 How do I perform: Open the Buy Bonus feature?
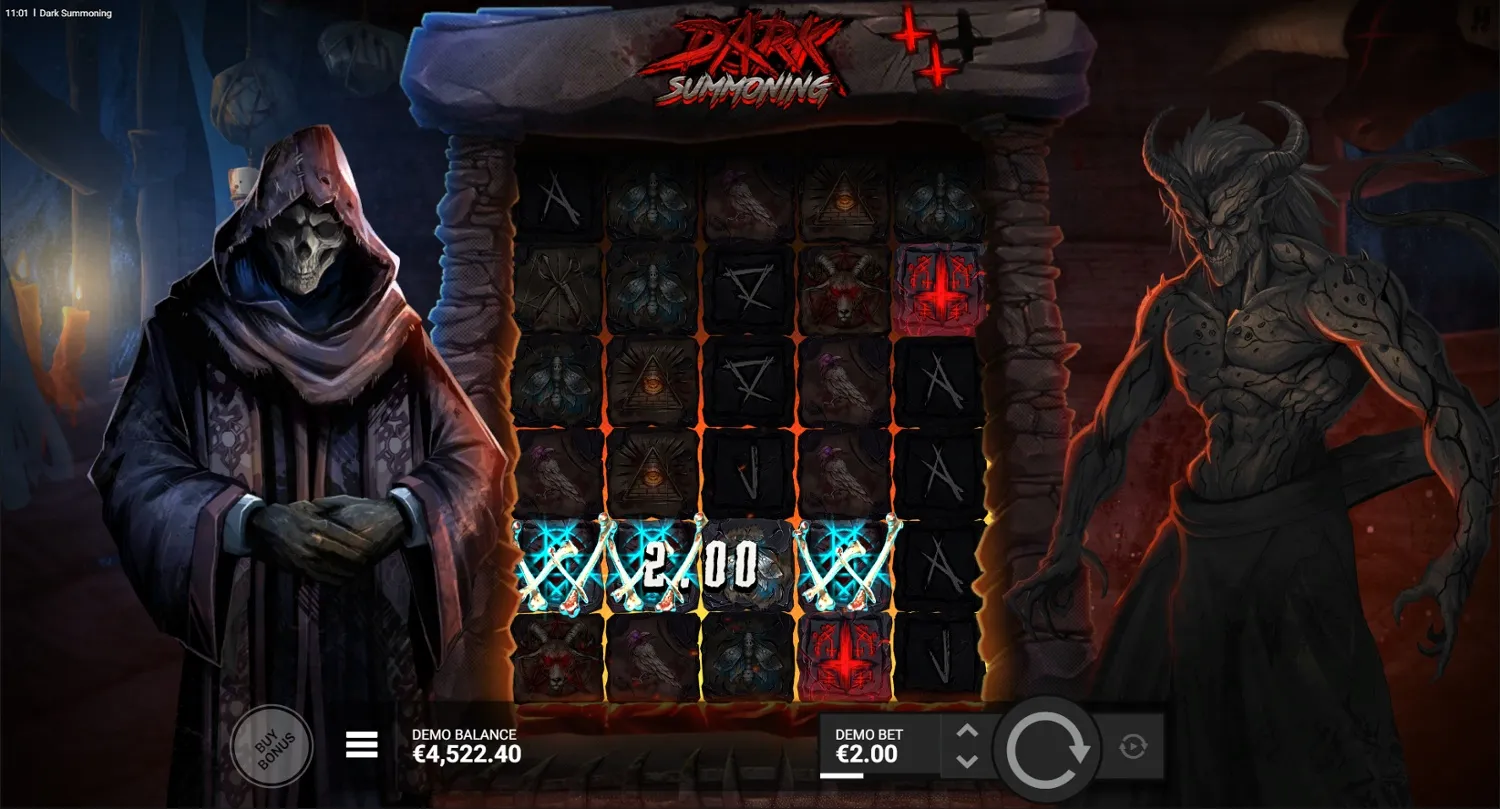point(272,747)
